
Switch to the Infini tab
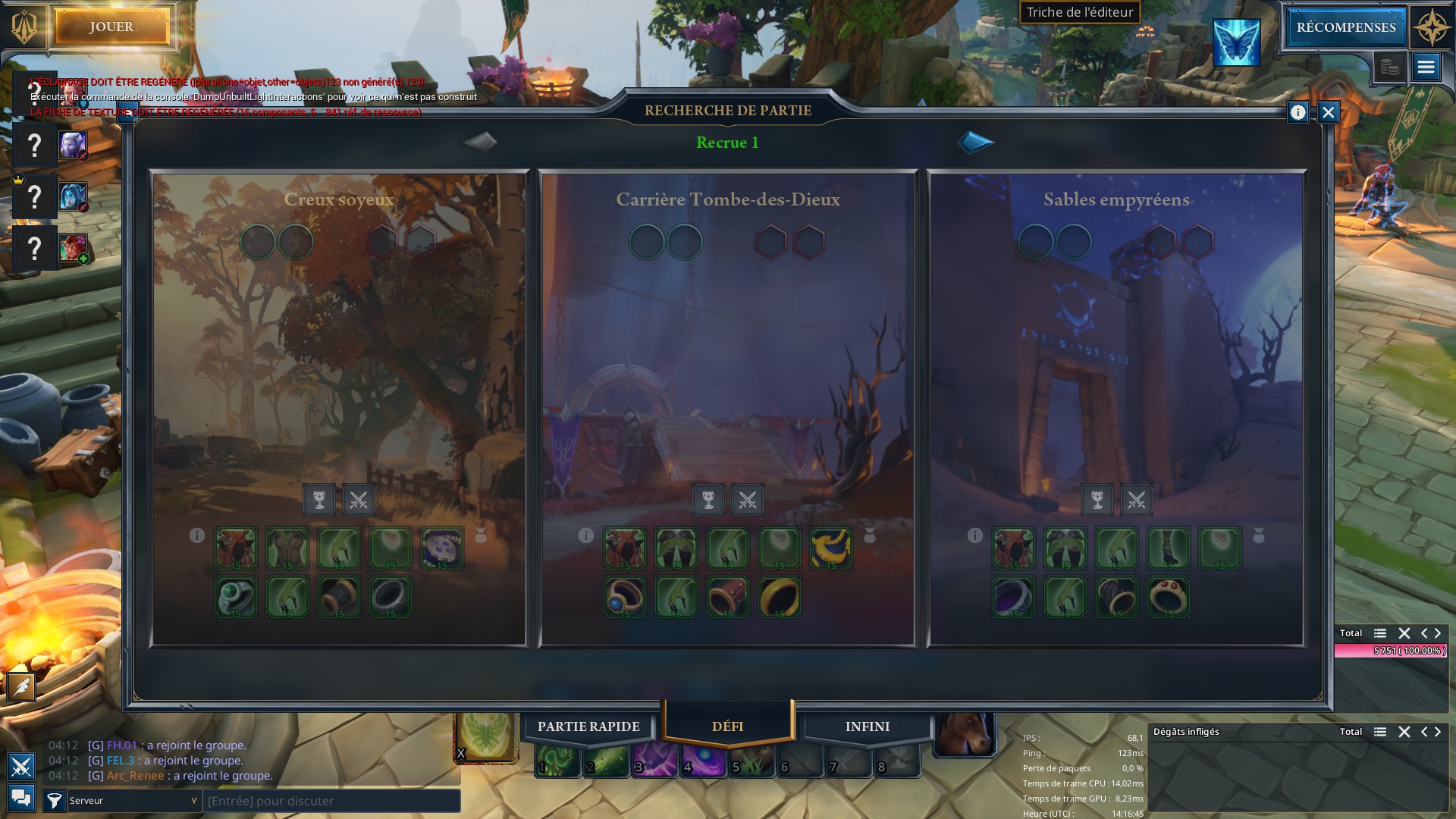(868, 726)
